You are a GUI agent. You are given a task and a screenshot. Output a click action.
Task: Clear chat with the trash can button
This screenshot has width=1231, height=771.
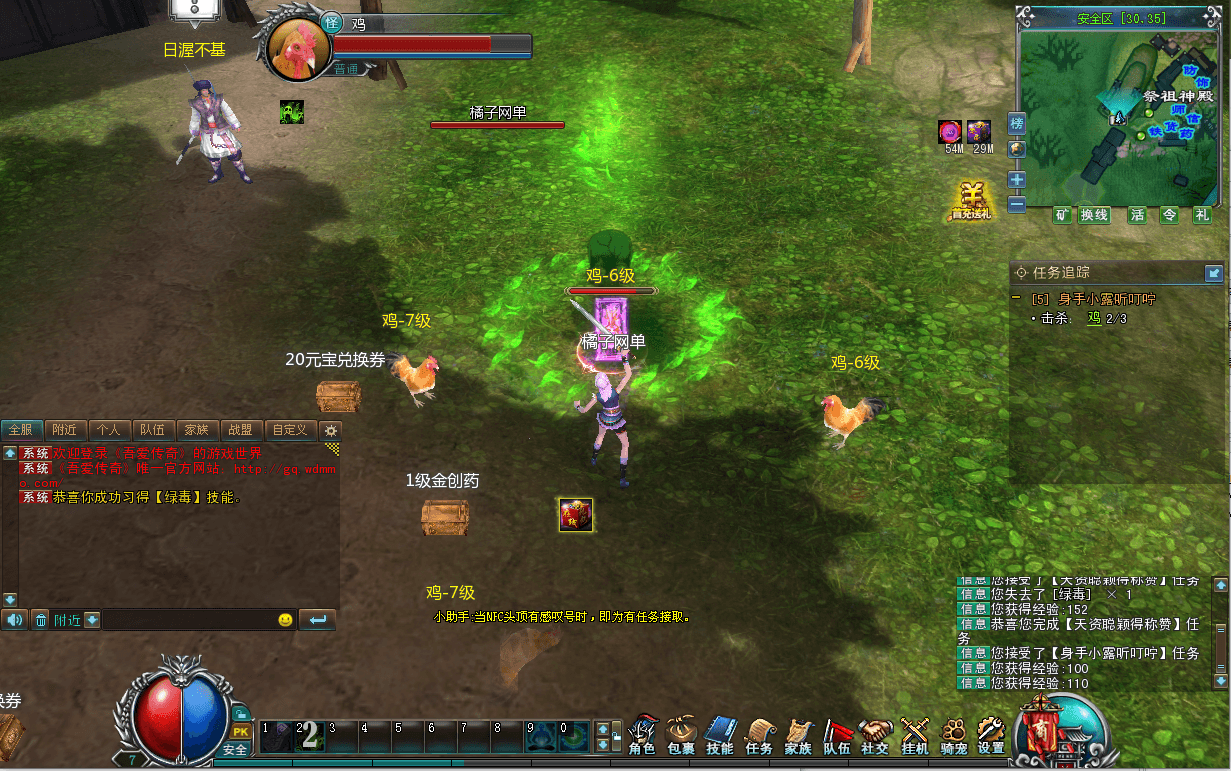point(41,620)
